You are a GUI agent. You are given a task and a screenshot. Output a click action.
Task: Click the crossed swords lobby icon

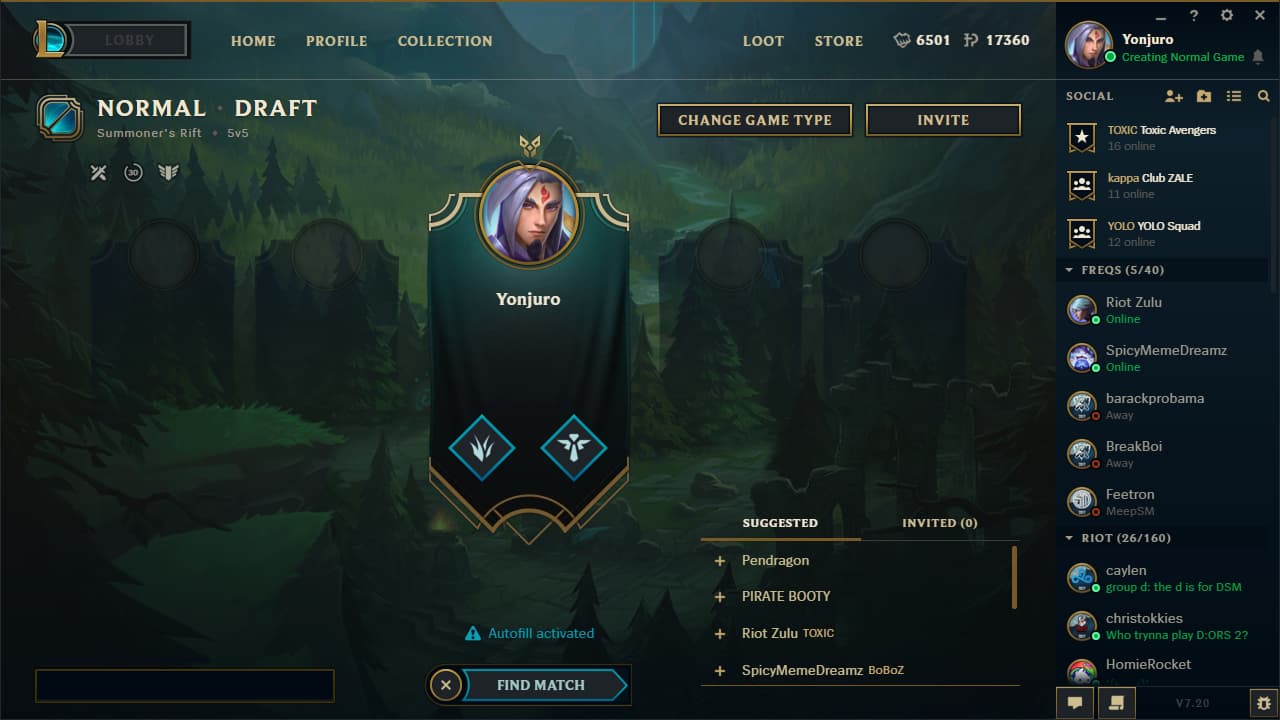(x=98, y=172)
